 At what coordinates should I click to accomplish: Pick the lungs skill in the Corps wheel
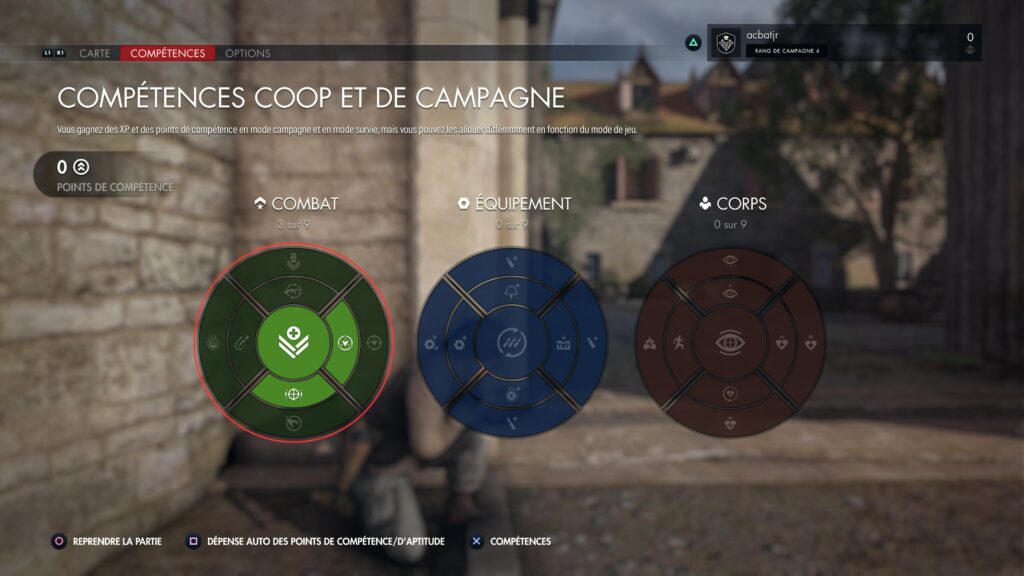(650, 344)
